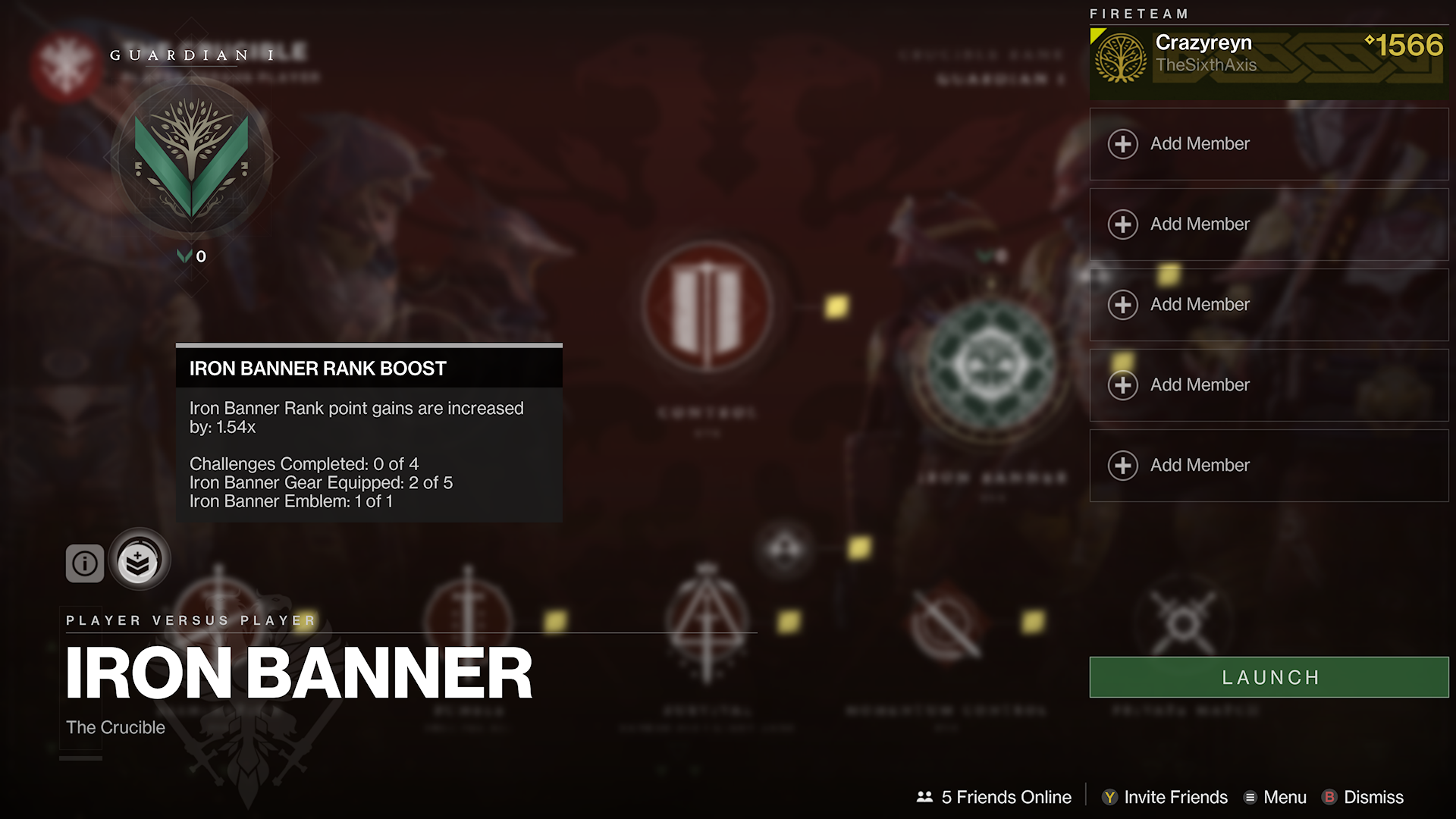Click the Friends Online icon
1456x819 pixels.
coord(924,797)
